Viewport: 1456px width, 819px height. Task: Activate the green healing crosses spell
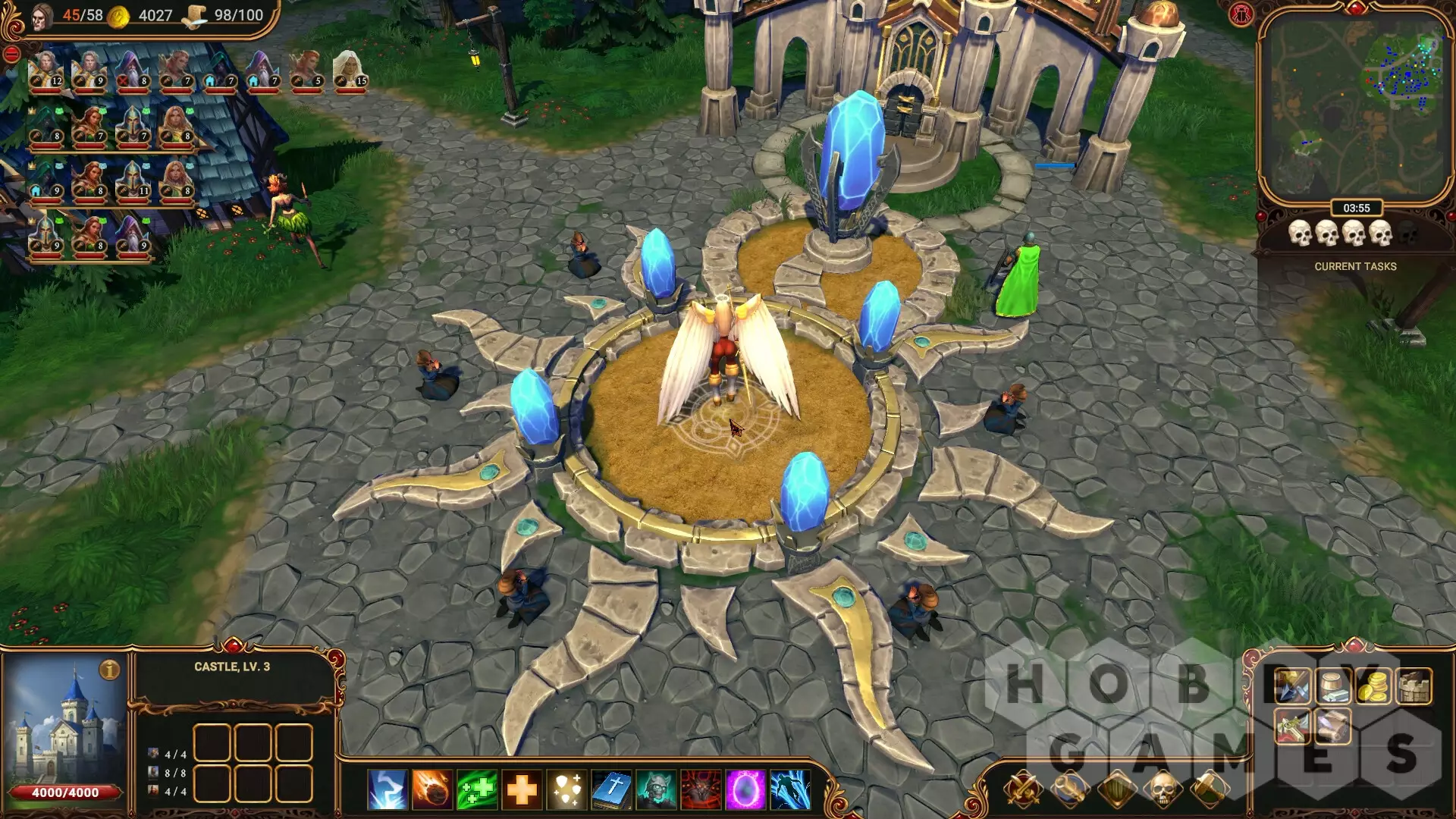tap(477, 789)
